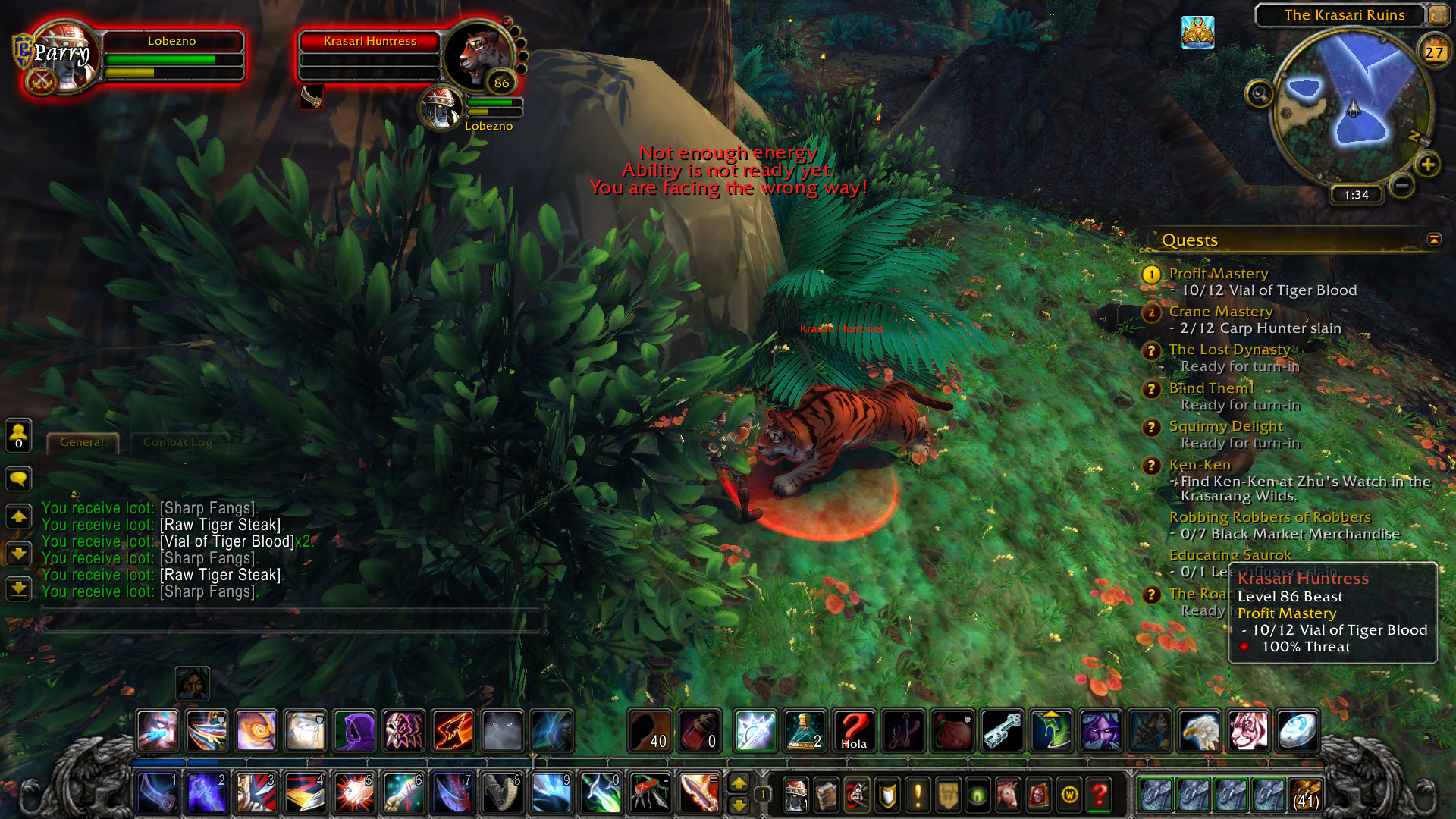
Task: Use the purple hooded figure ability
Action: (354, 731)
